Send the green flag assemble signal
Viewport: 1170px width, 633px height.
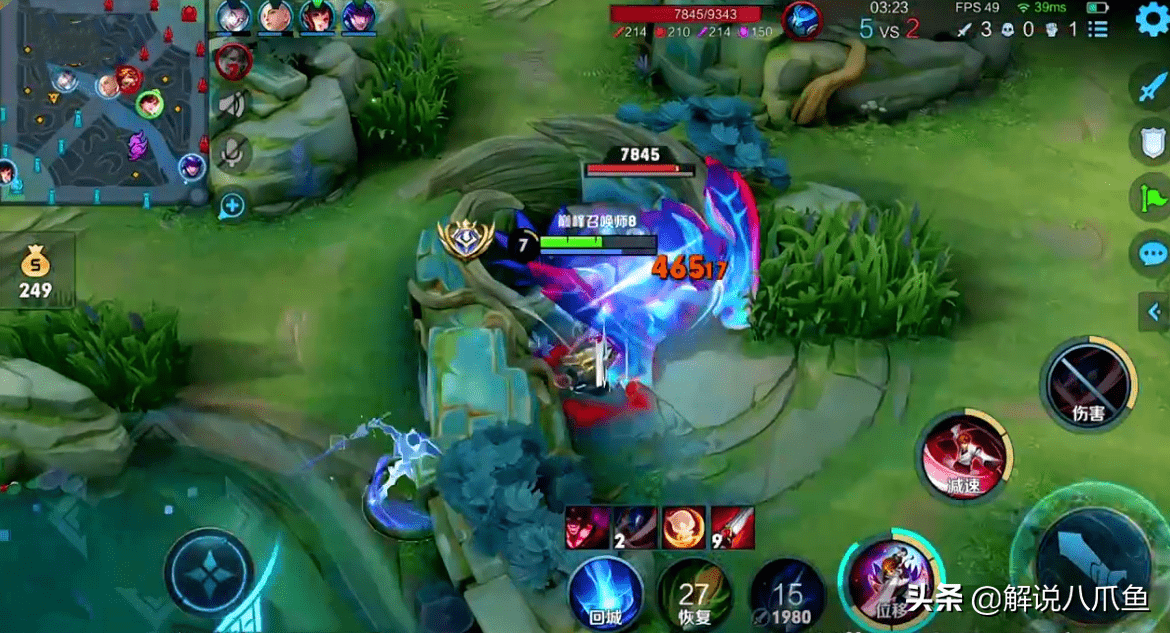point(1150,197)
